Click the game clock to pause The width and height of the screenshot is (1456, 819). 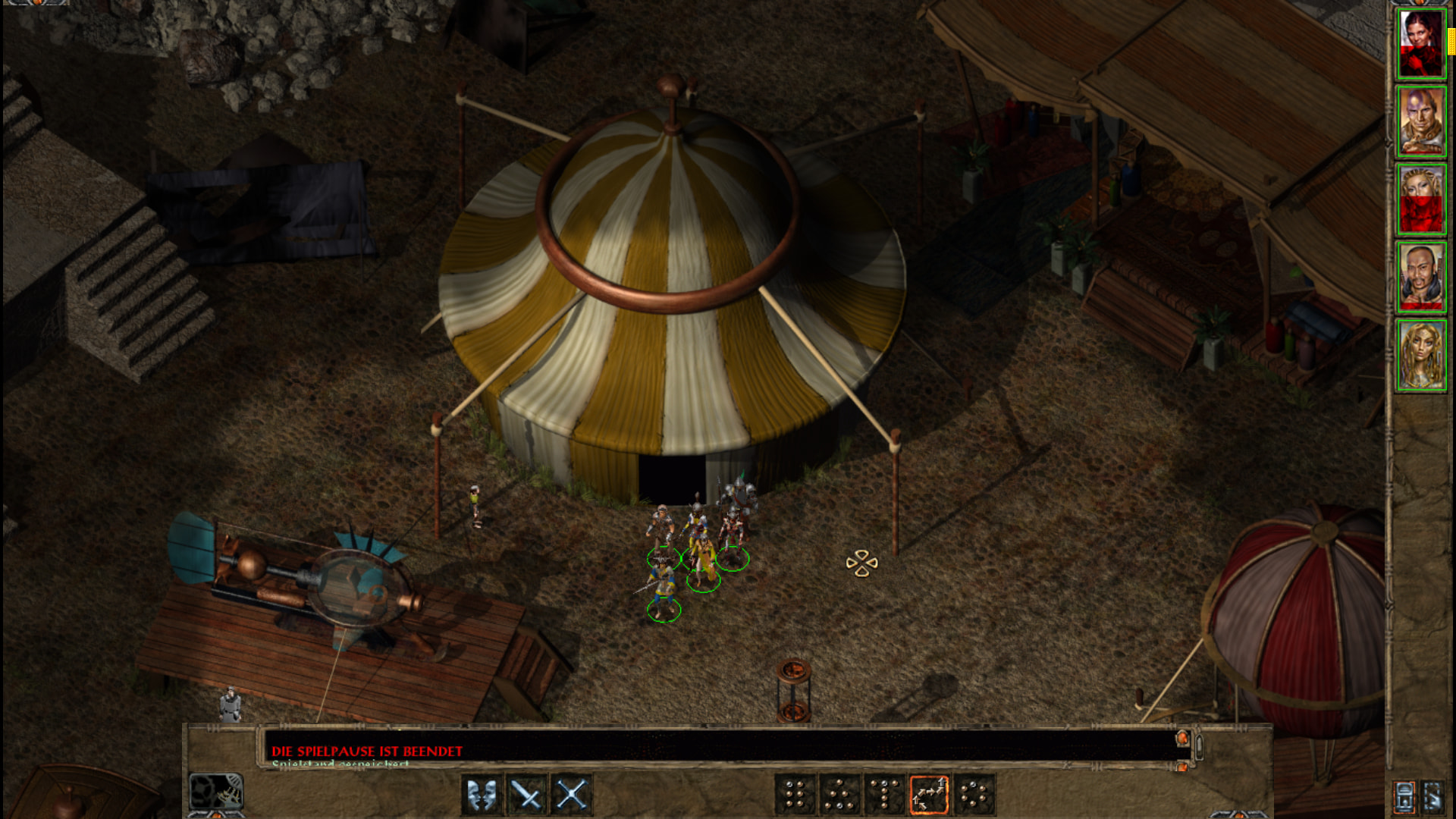coord(216,792)
